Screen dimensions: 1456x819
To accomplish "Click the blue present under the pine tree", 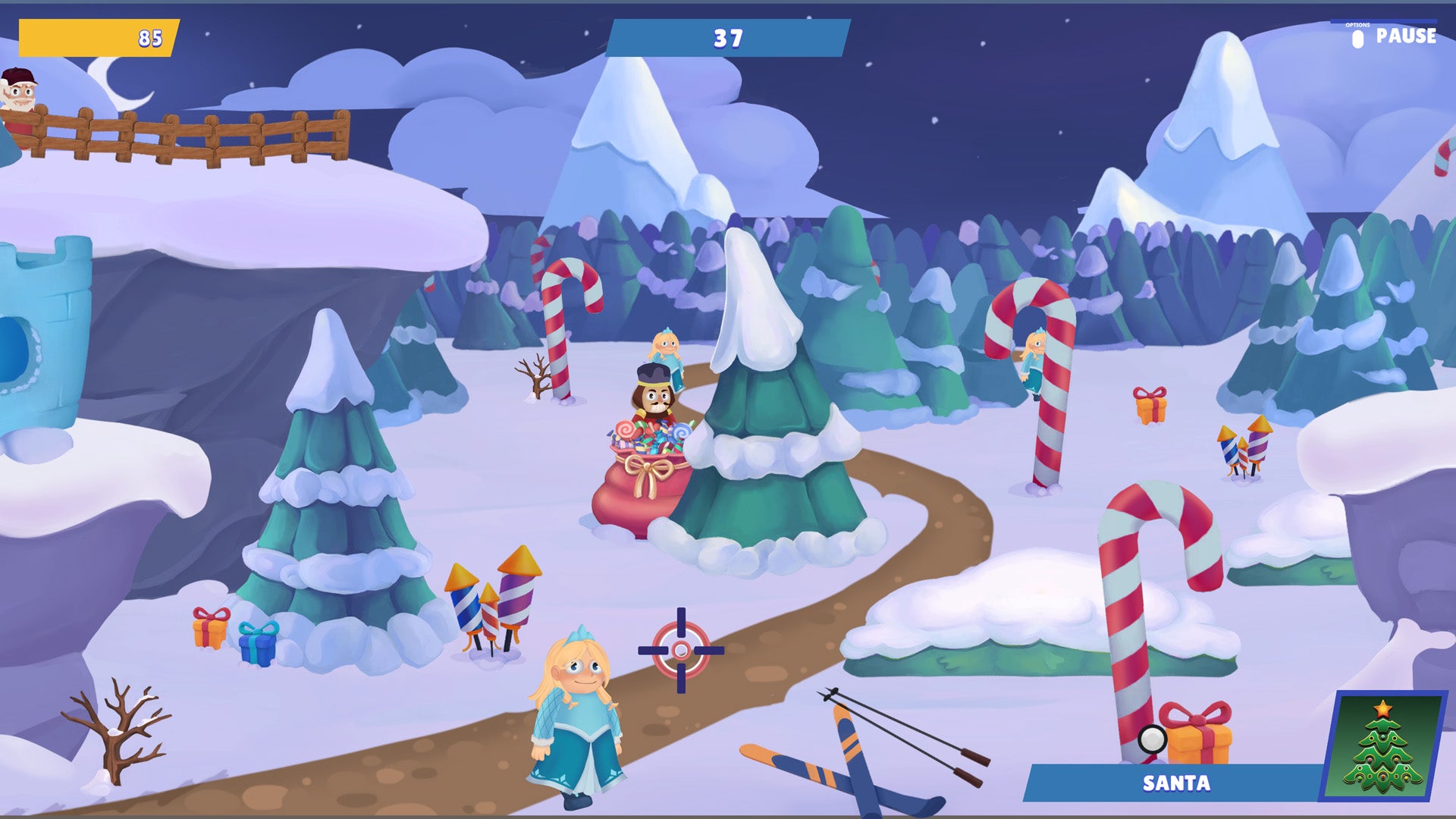I will (x=256, y=645).
